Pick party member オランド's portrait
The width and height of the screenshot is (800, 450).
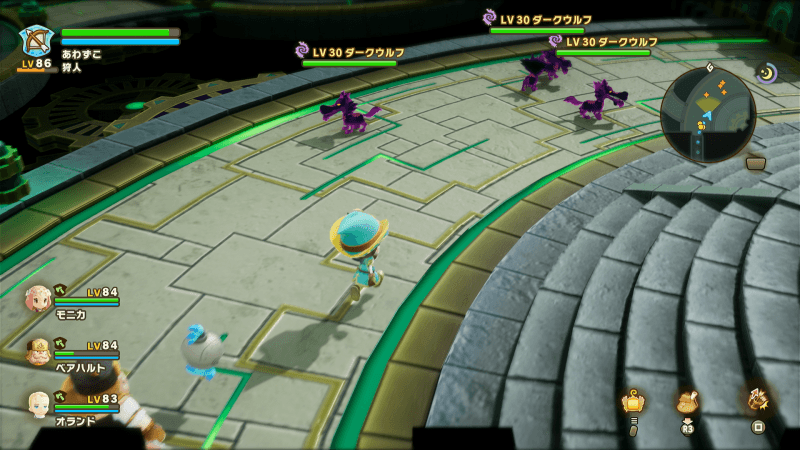click(x=38, y=404)
